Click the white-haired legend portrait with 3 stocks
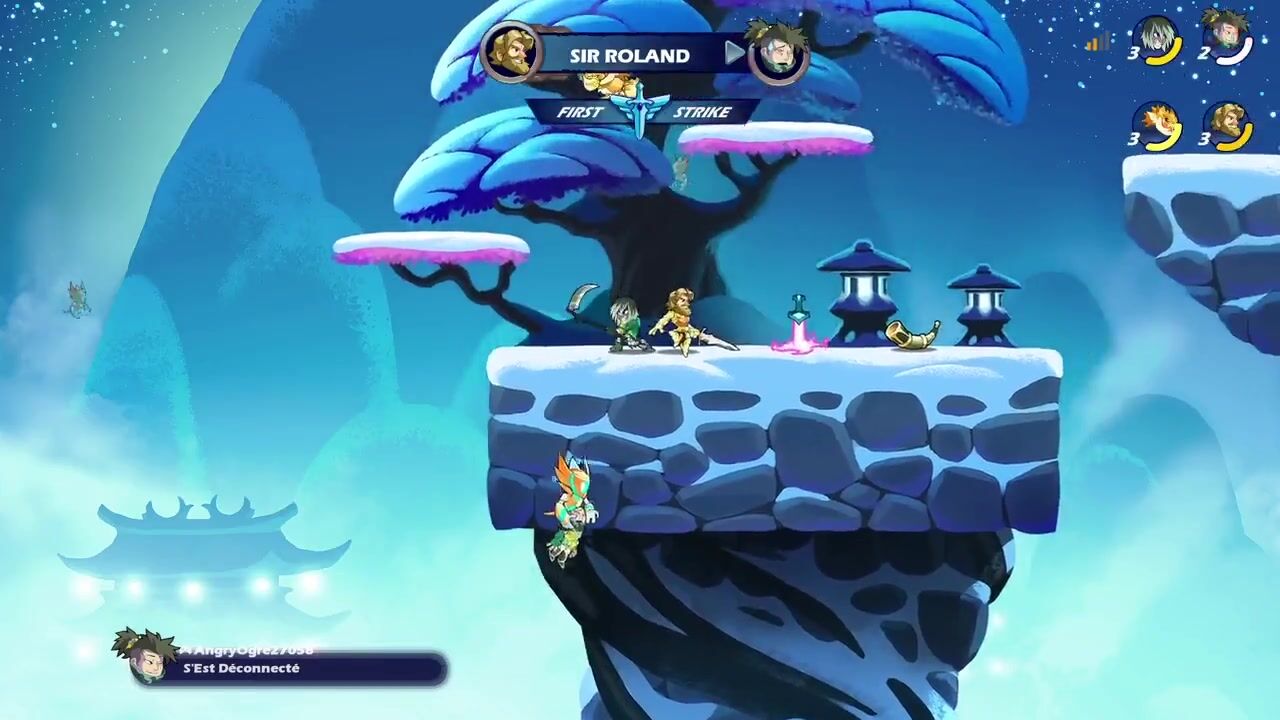The image size is (1280, 720). tap(1159, 40)
